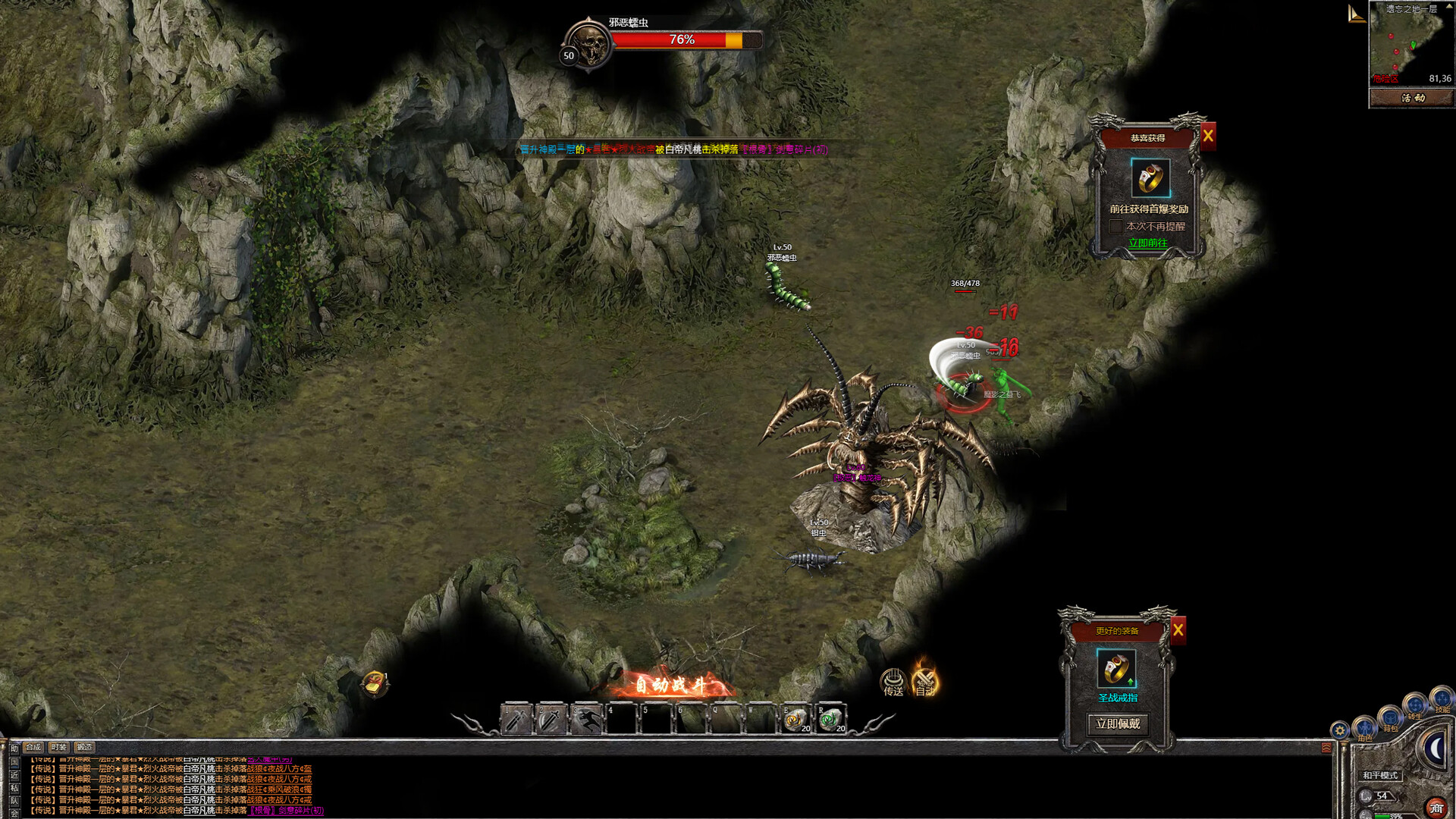Open the 转生 rebirth panel

[x=1416, y=705]
